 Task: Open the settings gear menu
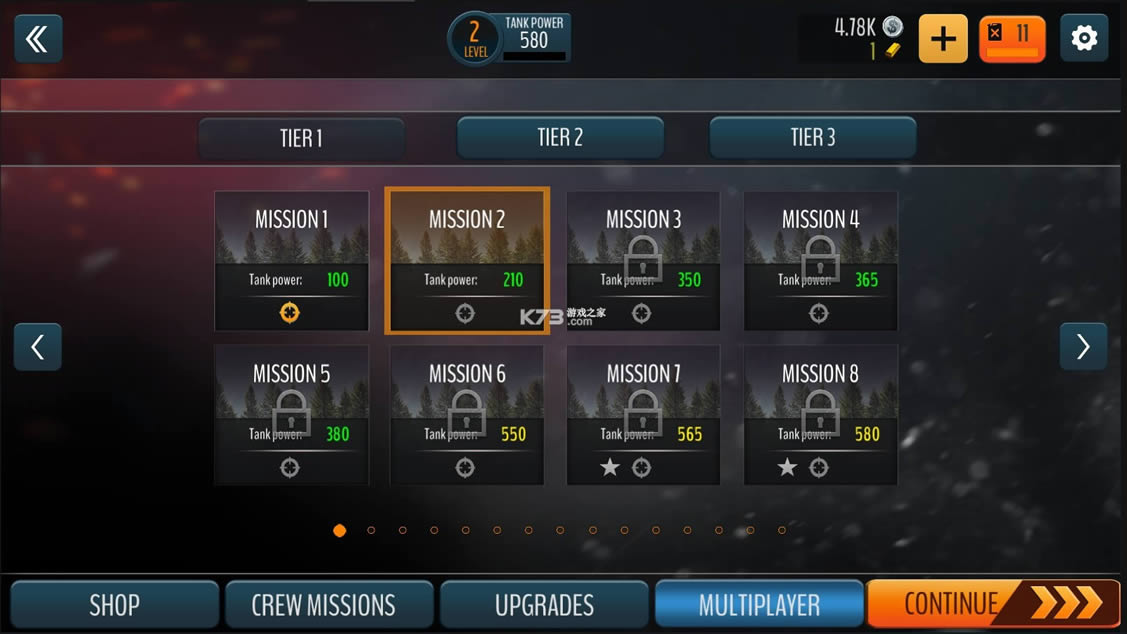pos(1084,39)
